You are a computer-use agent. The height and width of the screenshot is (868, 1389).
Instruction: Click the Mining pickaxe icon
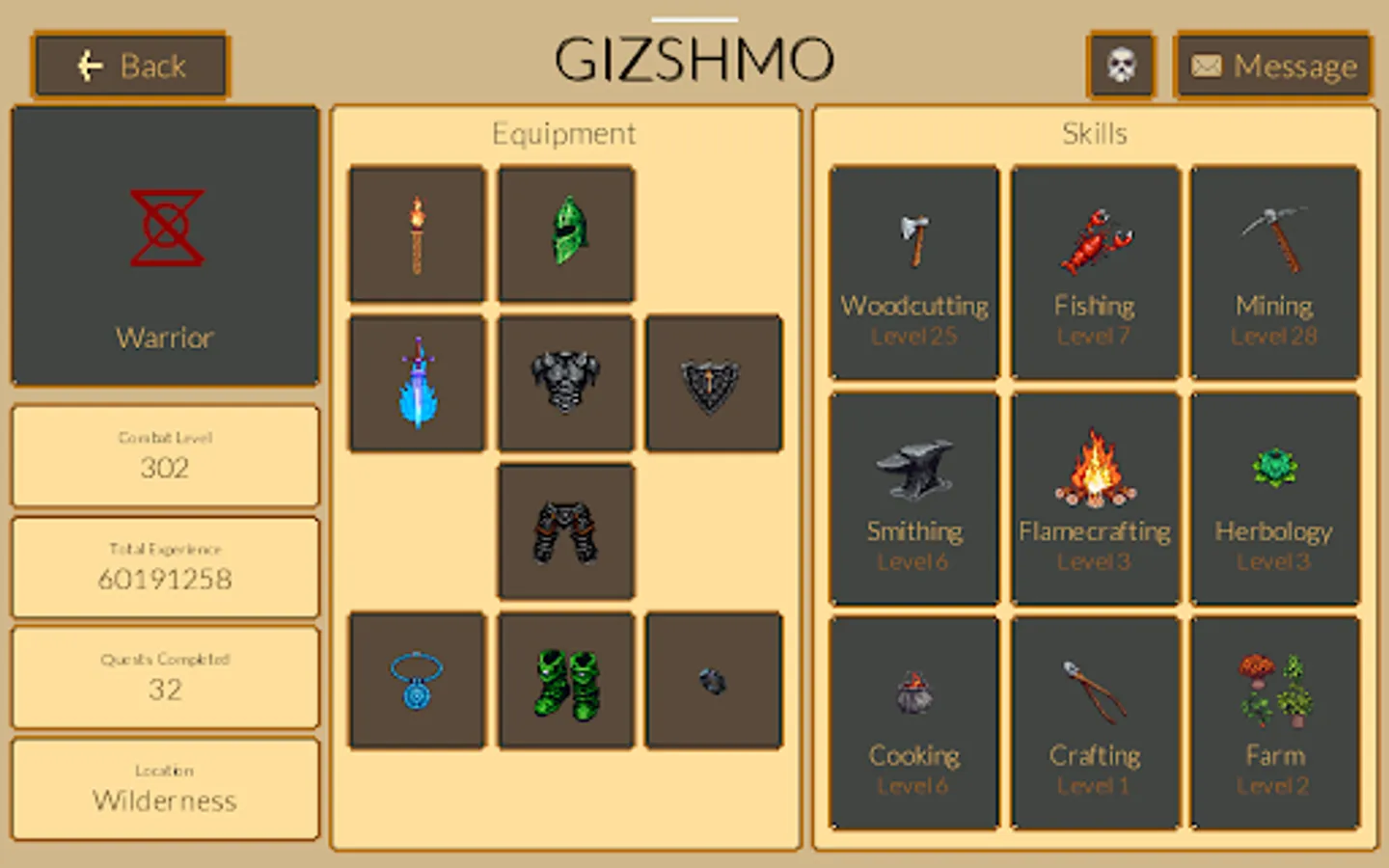tap(1275, 240)
